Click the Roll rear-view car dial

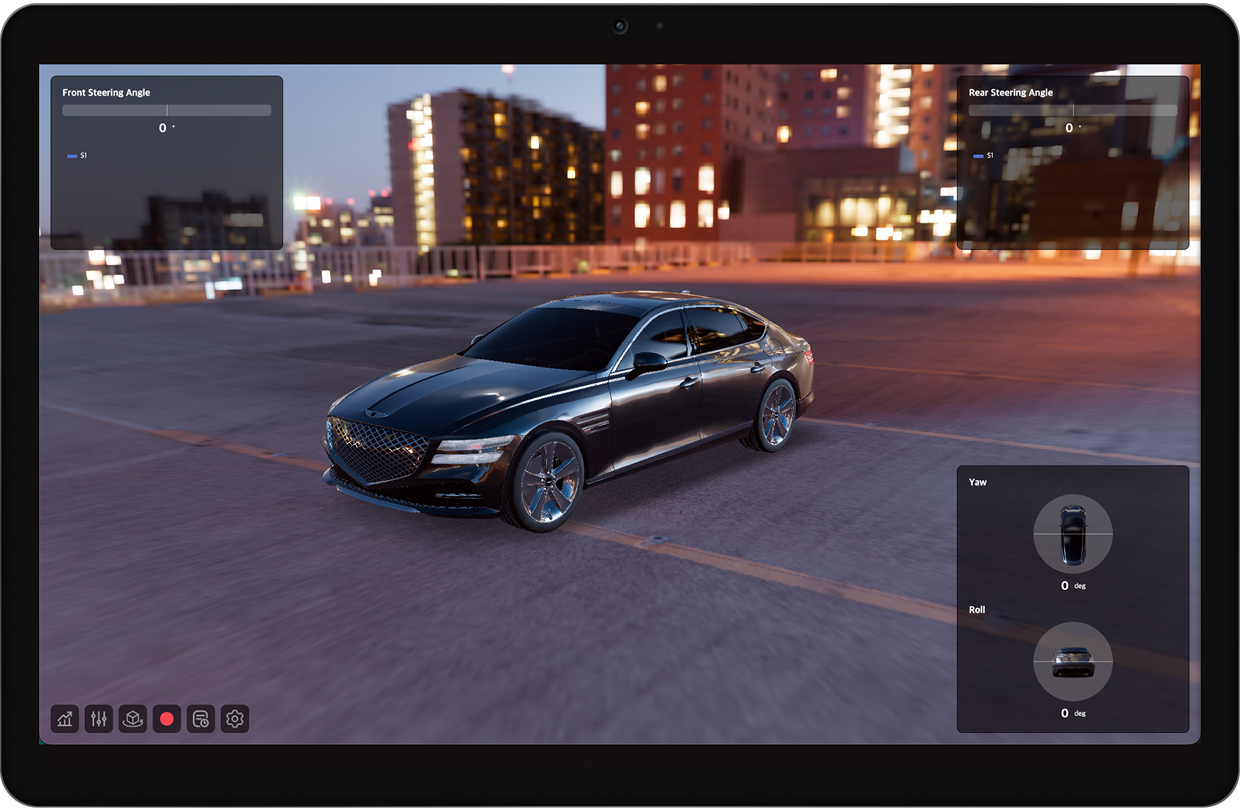point(1072,661)
